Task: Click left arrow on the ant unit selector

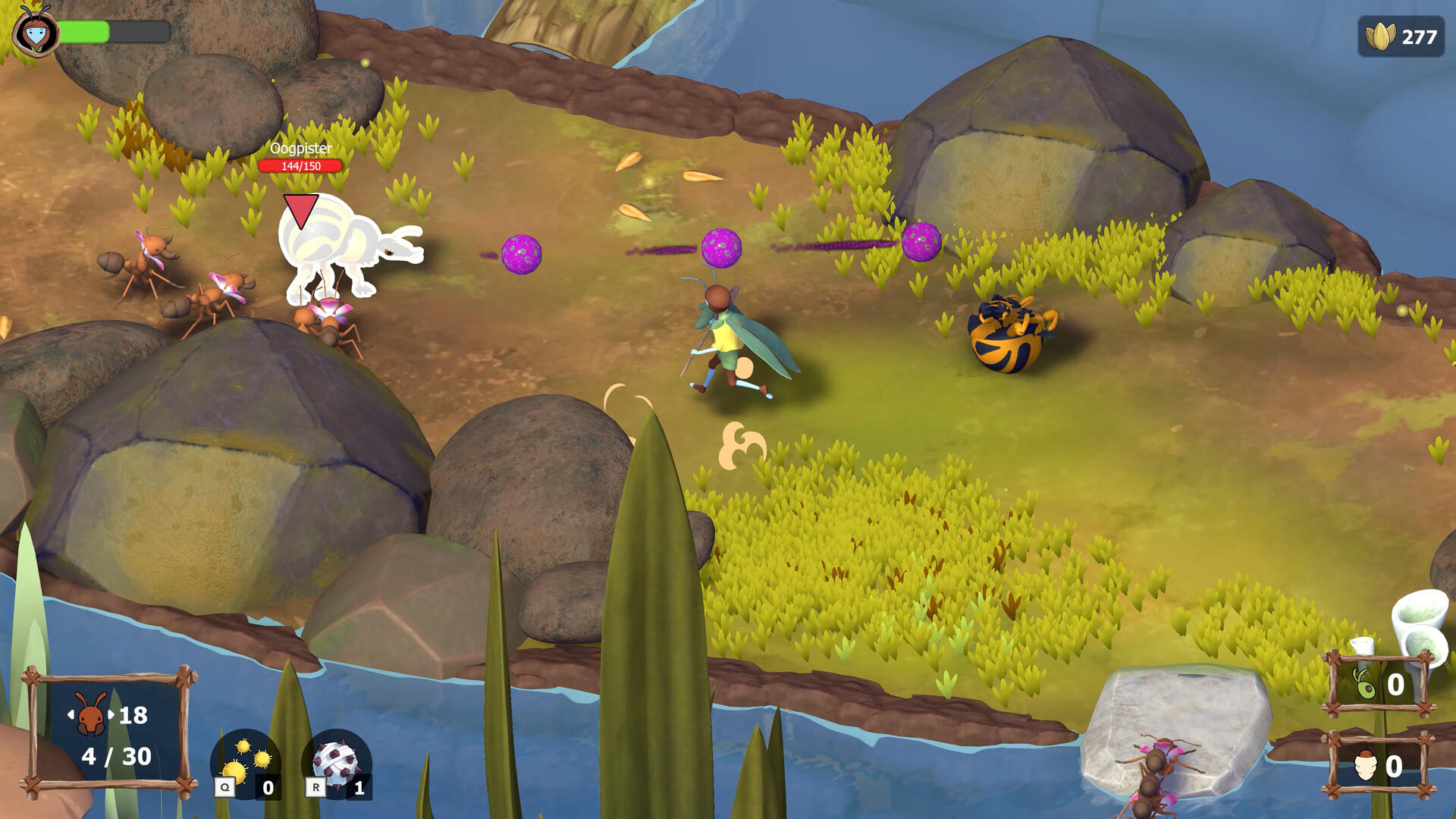Action: [71, 714]
